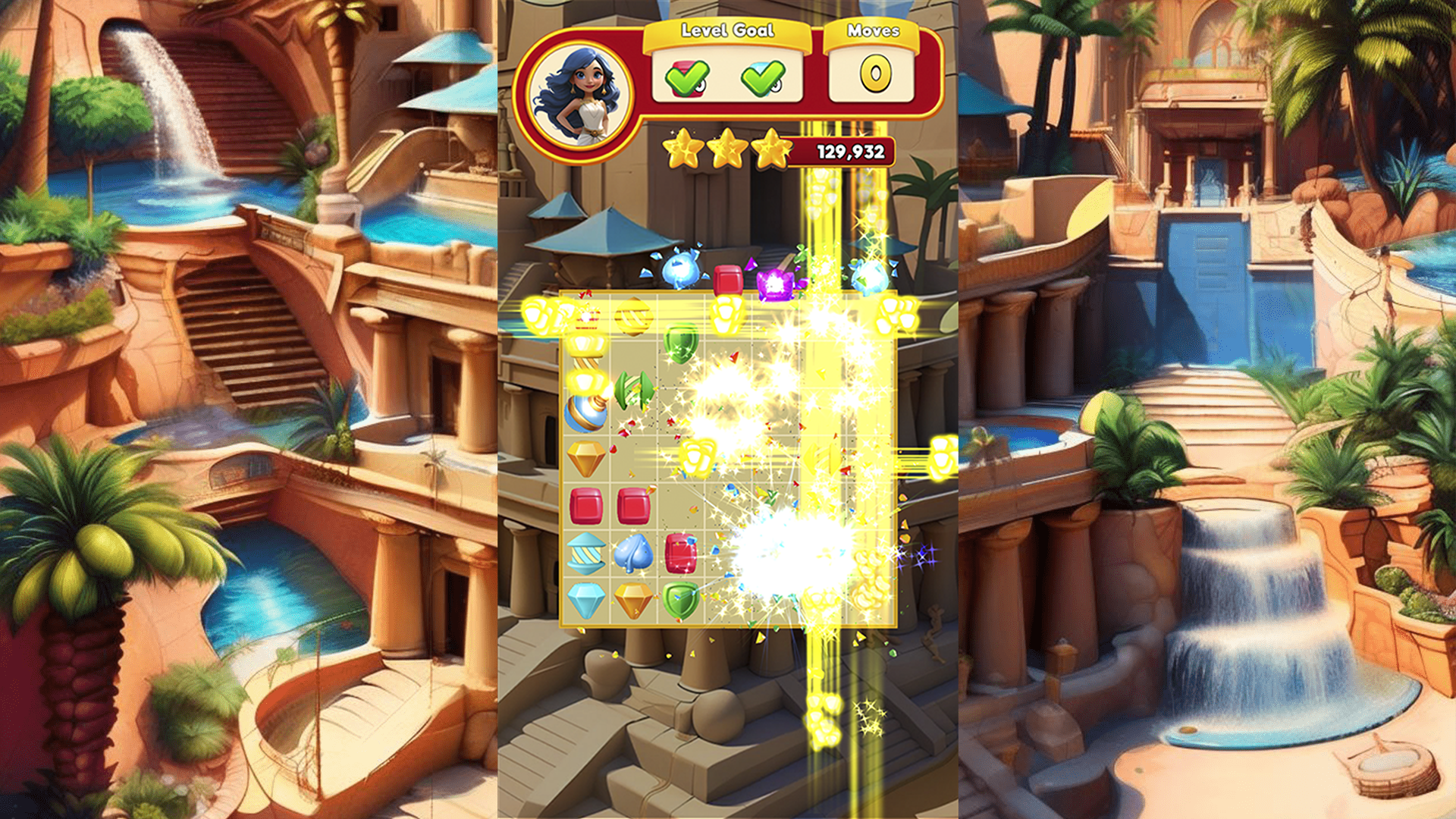Tap the blue striped wrapped candy piece
1456x819 pixels.
(585, 553)
